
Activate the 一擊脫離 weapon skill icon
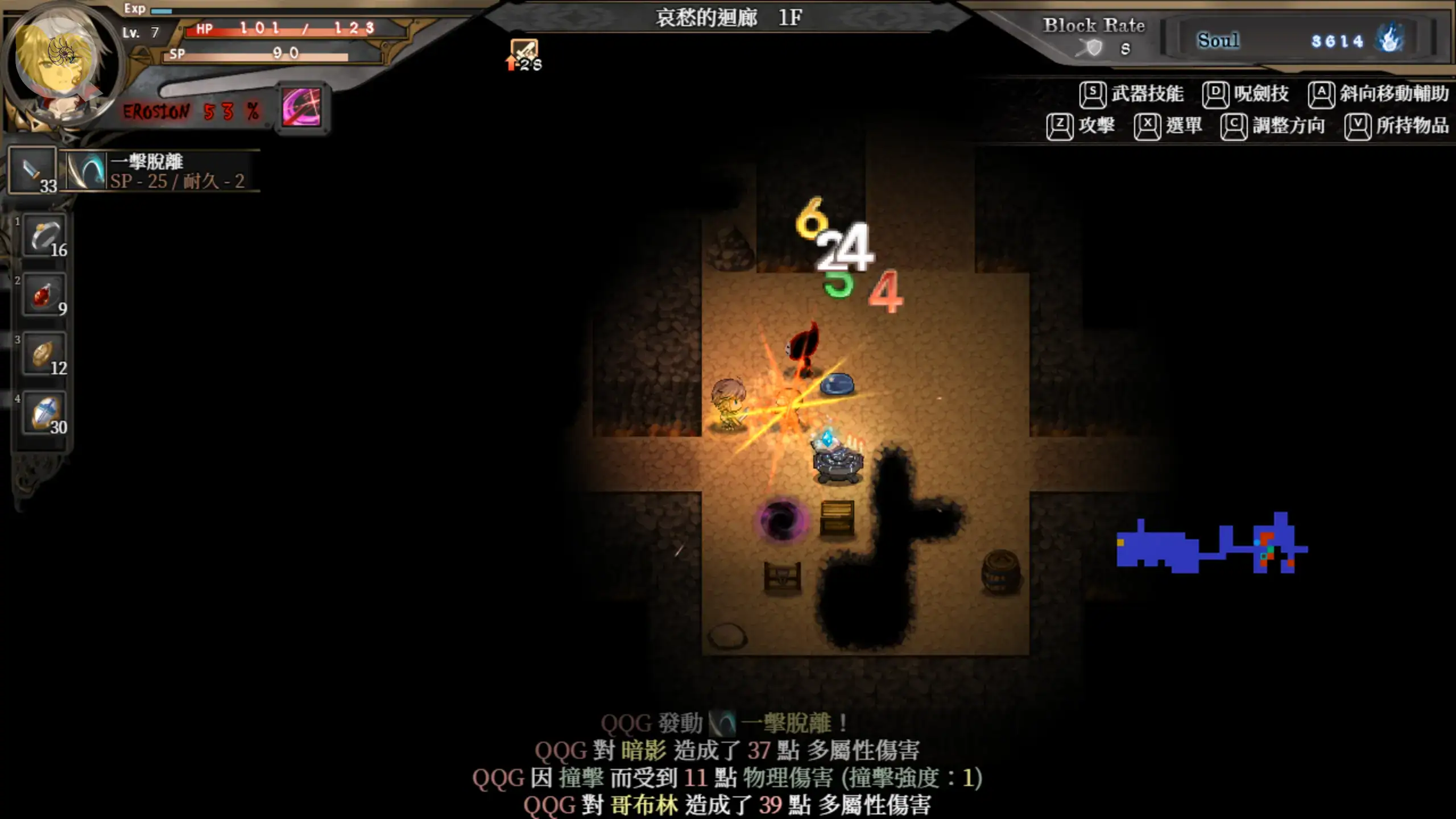point(86,171)
